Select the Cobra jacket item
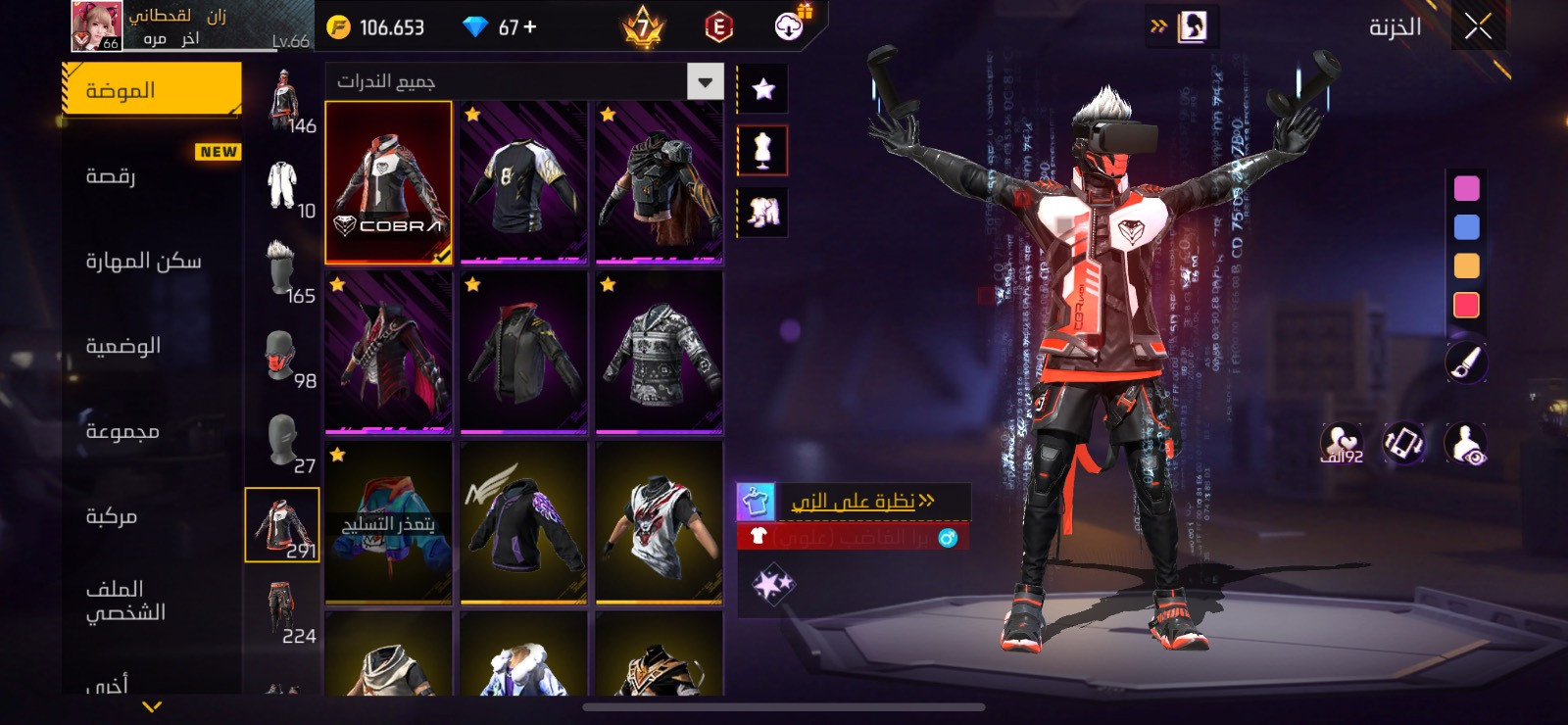The width and height of the screenshot is (1568, 725). (388, 182)
